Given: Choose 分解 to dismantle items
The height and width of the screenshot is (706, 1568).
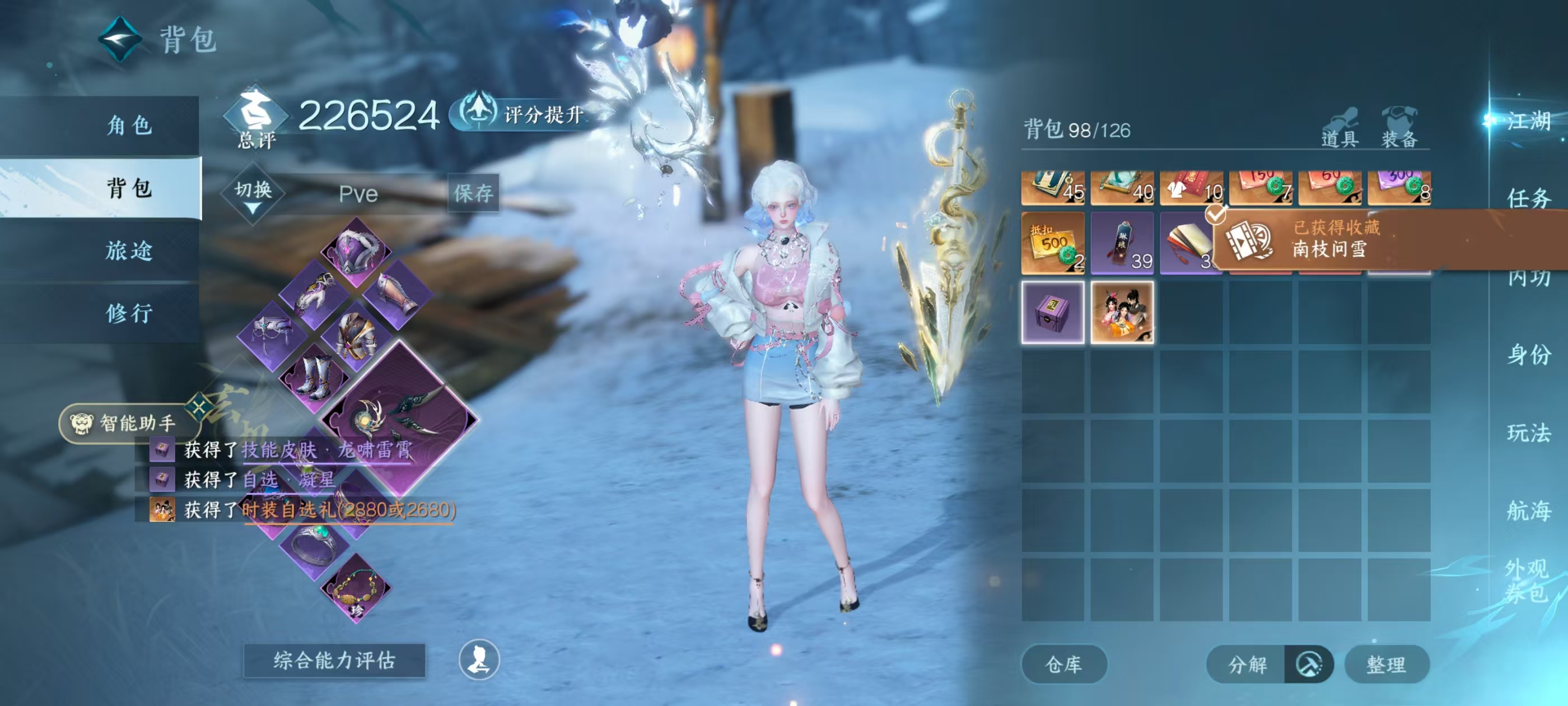Looking at the screenshot, I should 1247,664.
